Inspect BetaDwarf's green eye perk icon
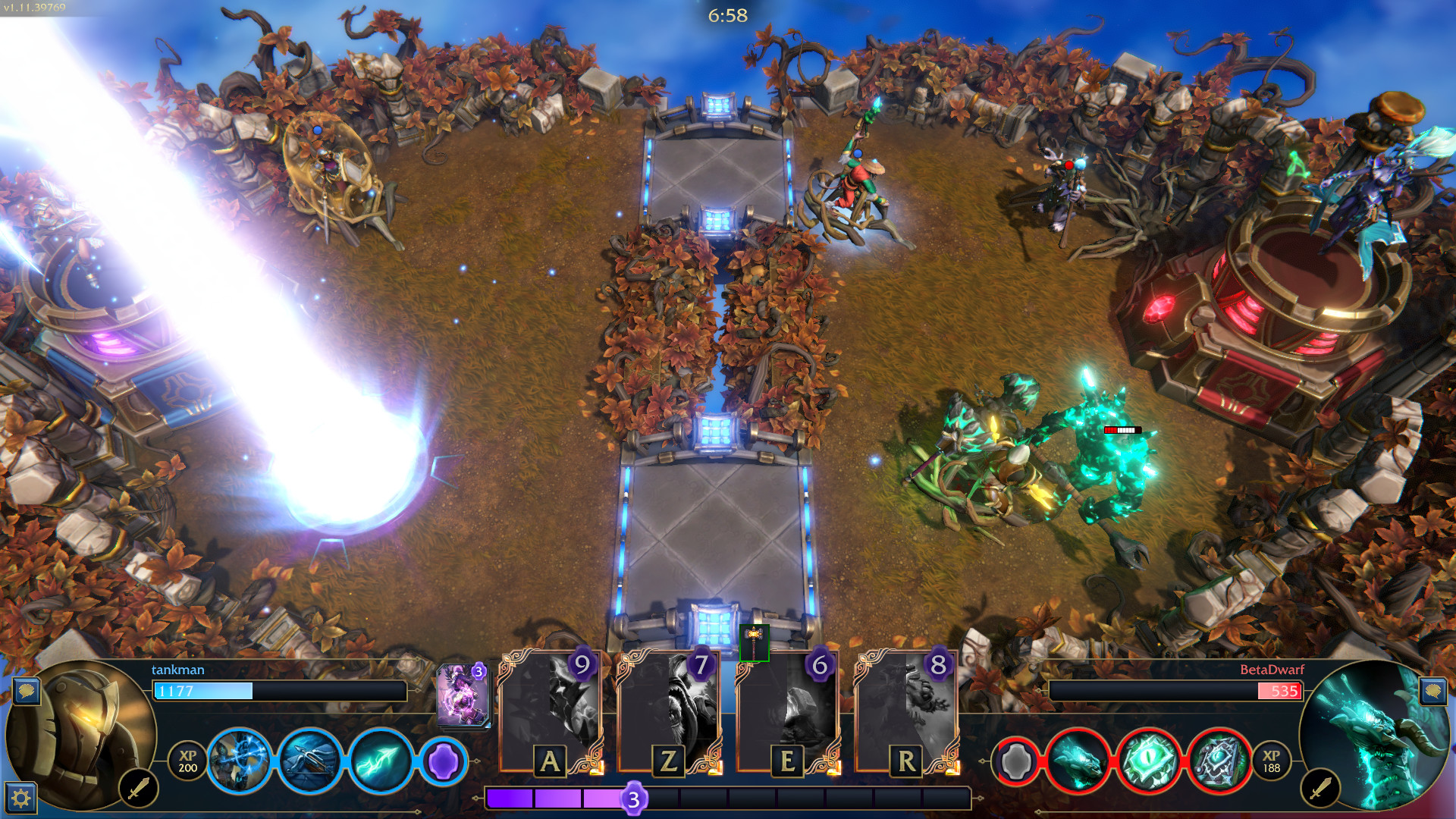This screenshot has height=819, width=1456. [1148, 761]
